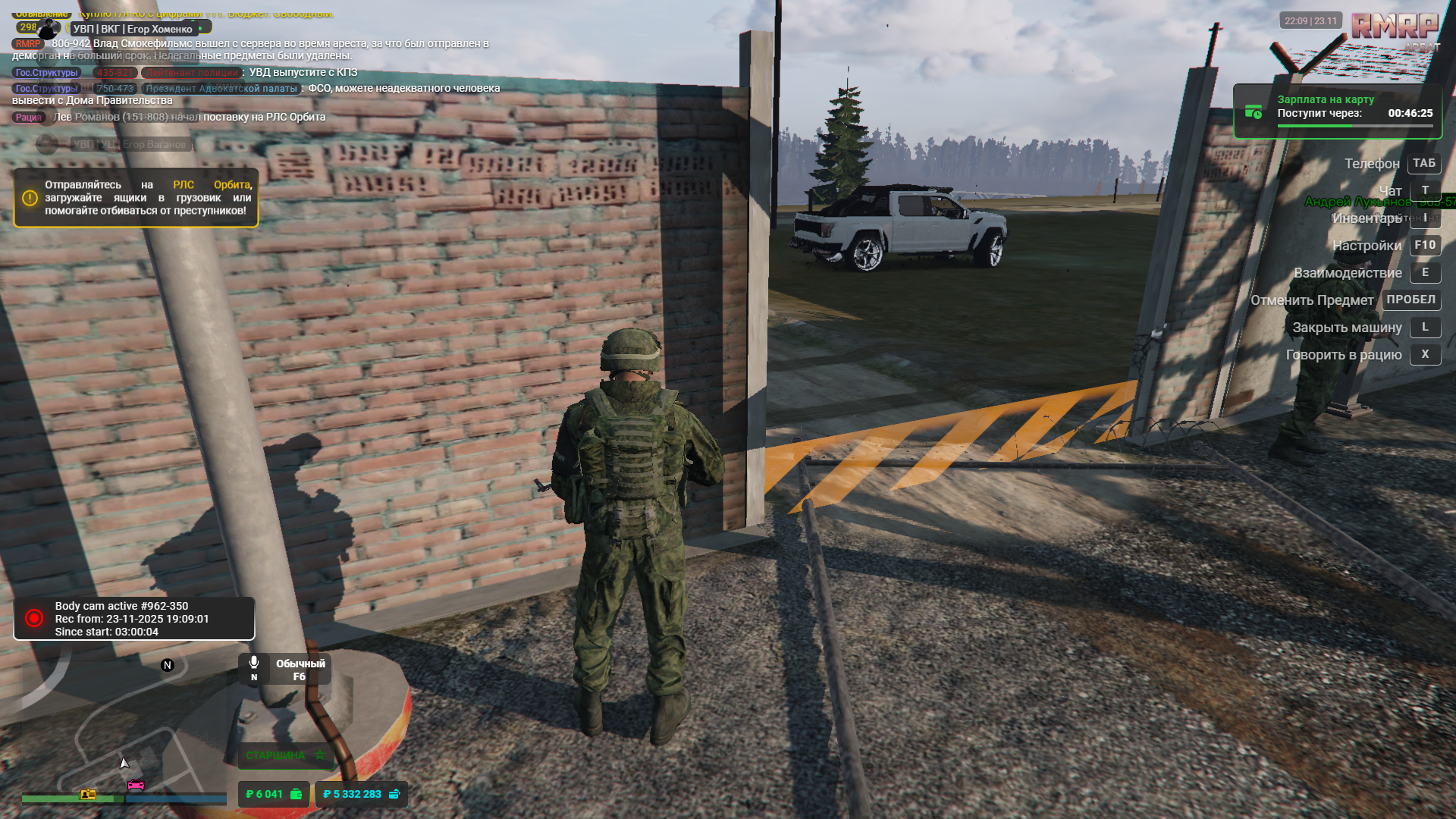Toggle Закрыть машину with the L keybind

pyautogui.click(x=1425, y=327)
